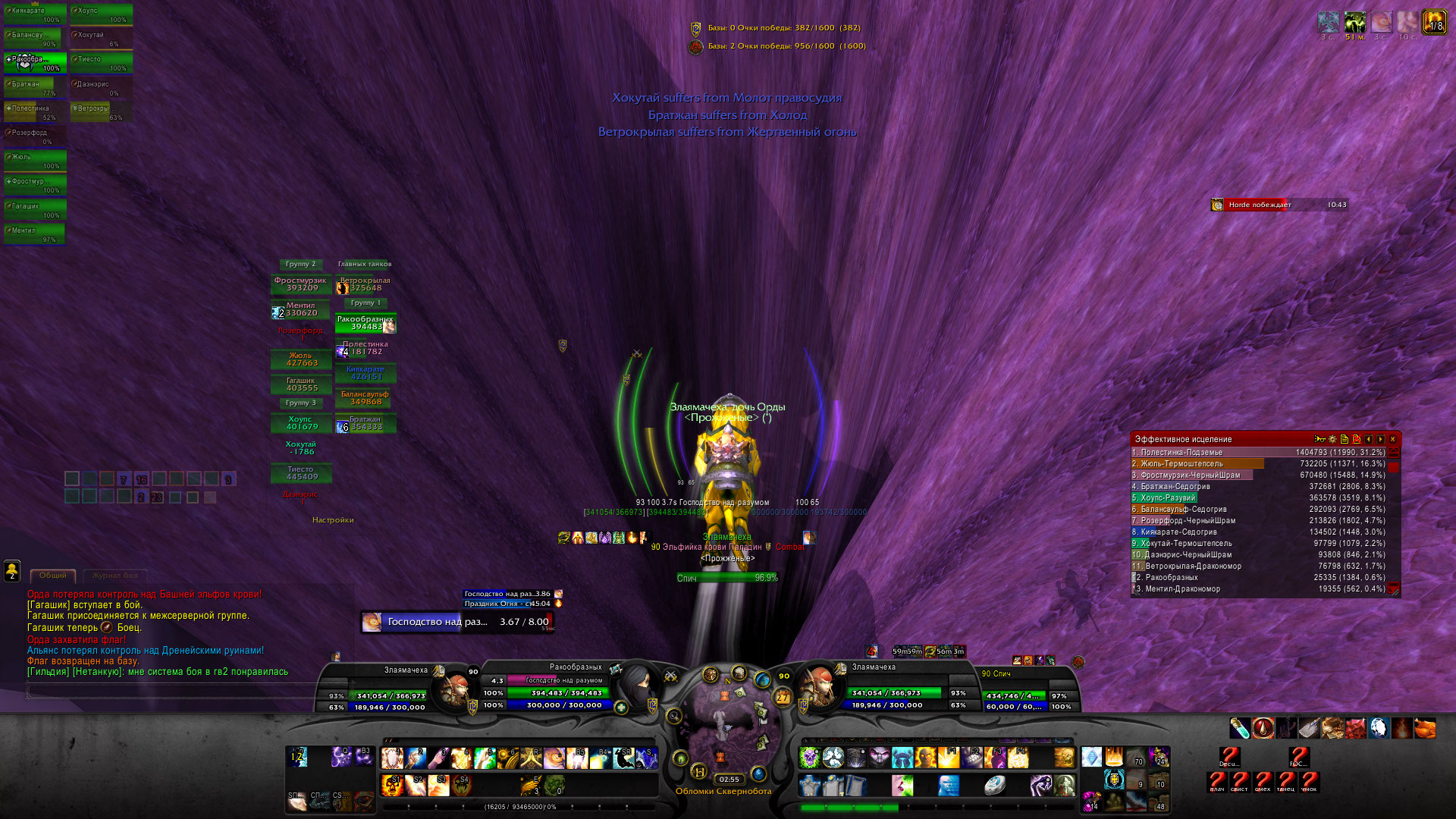Use the roast chicken food item
The width and height of the screenshot is (1456, 819).
click(x=1425, y=729)
